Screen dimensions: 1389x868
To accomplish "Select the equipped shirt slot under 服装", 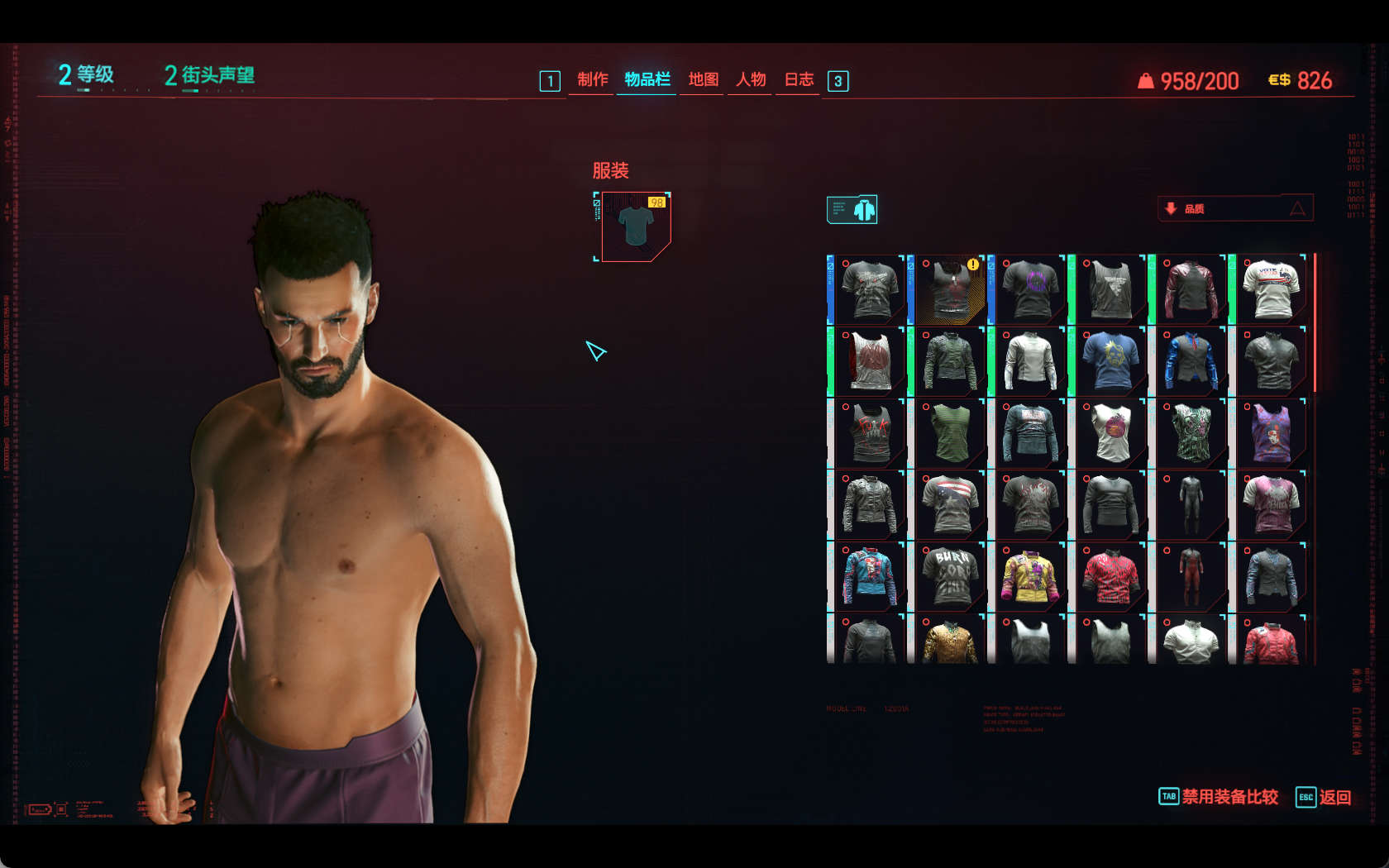I will coord(635,227).
